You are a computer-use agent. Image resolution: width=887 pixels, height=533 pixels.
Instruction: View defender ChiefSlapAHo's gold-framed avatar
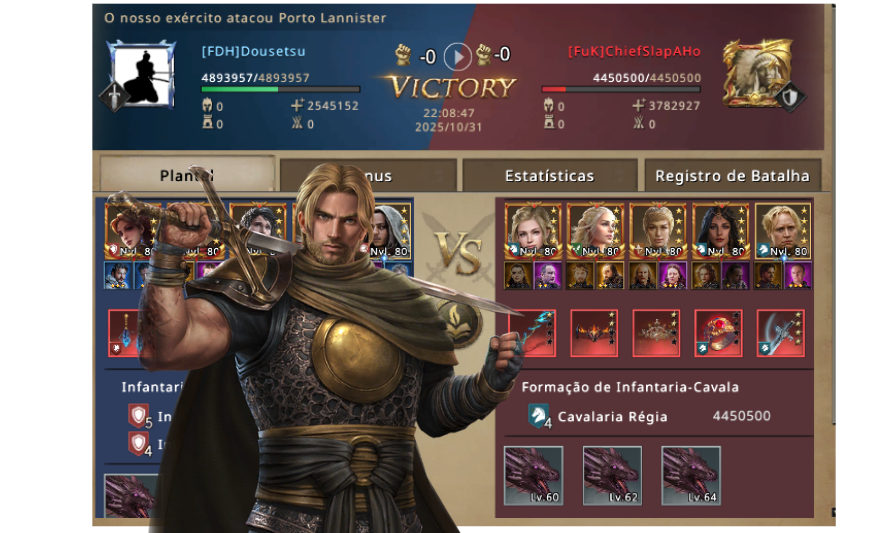click(757, 73)
